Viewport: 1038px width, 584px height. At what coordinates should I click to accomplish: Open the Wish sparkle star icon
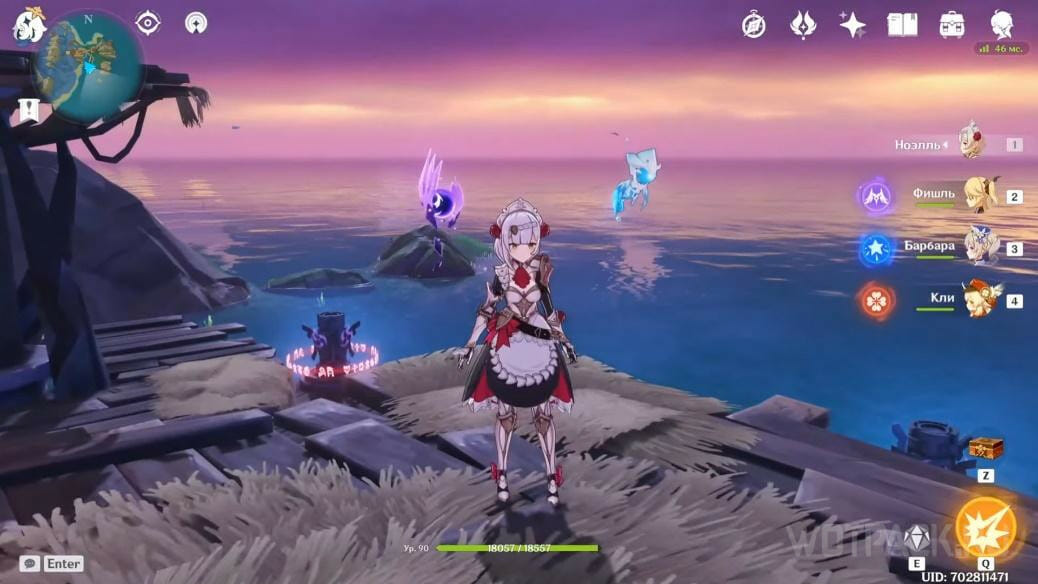pyautogui.click(x=852, y=25)
